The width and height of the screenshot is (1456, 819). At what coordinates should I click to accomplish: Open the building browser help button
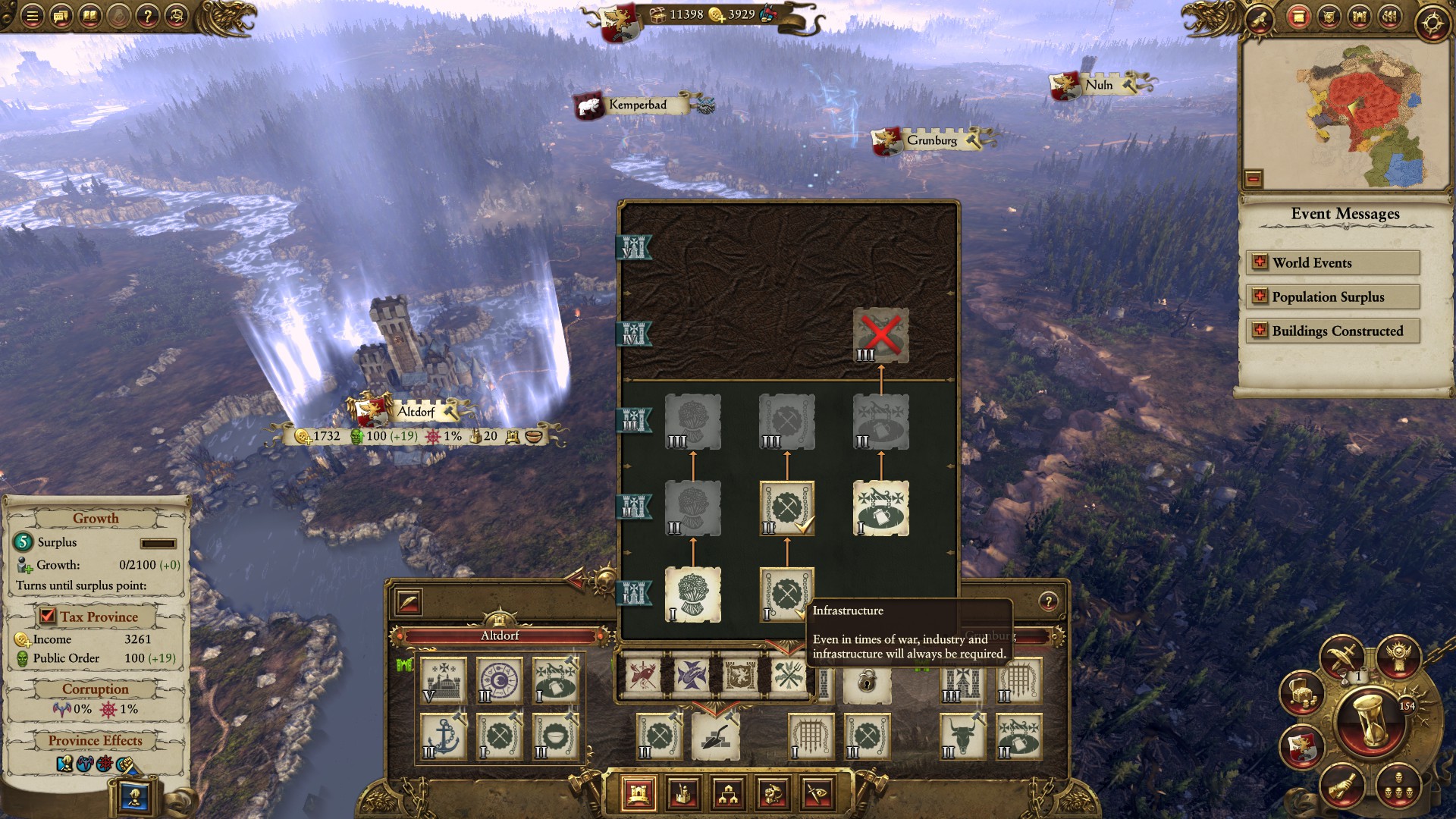(1048, 601)
